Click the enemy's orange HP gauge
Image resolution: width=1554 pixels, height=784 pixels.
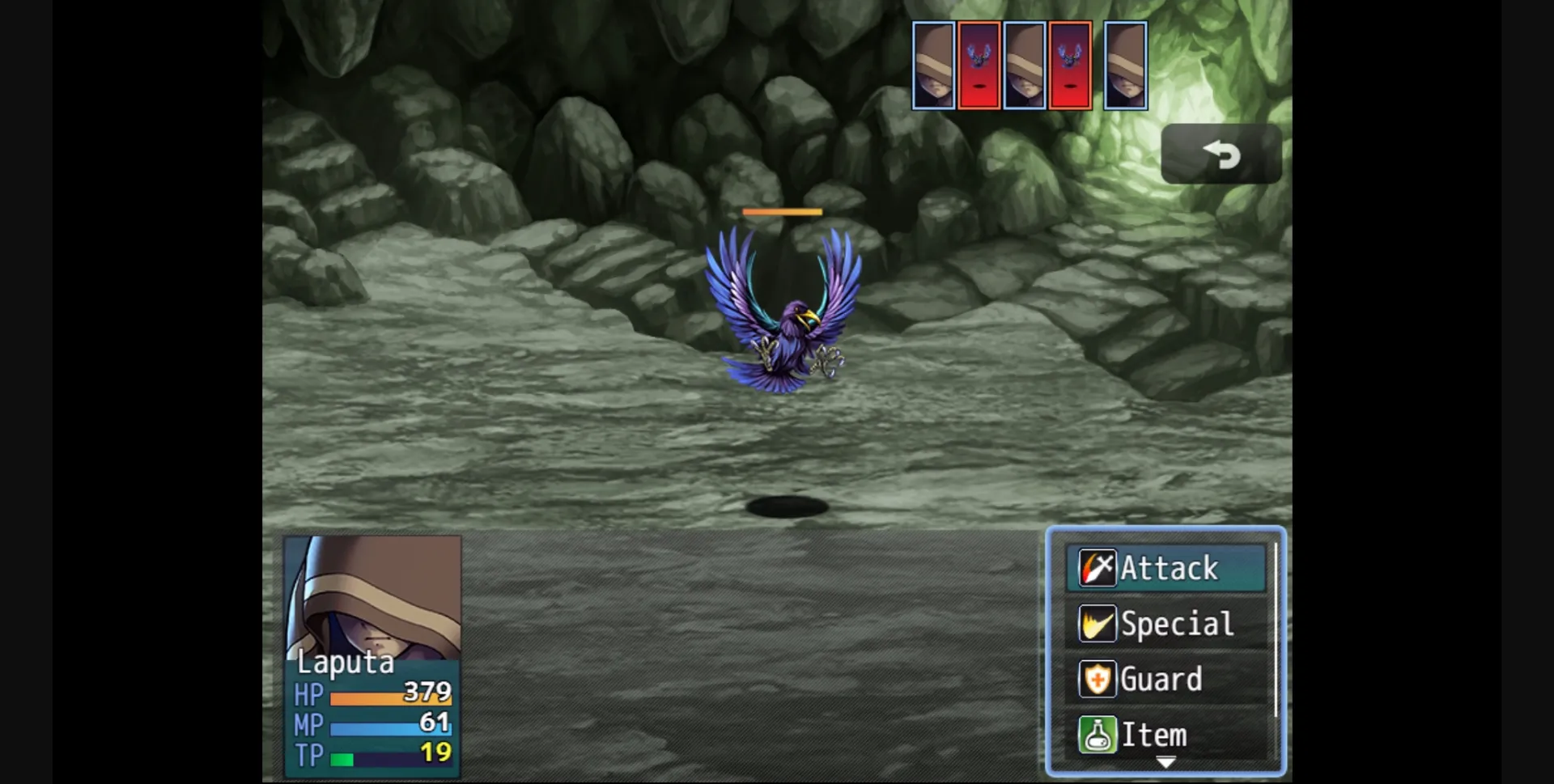pos(782,210)
